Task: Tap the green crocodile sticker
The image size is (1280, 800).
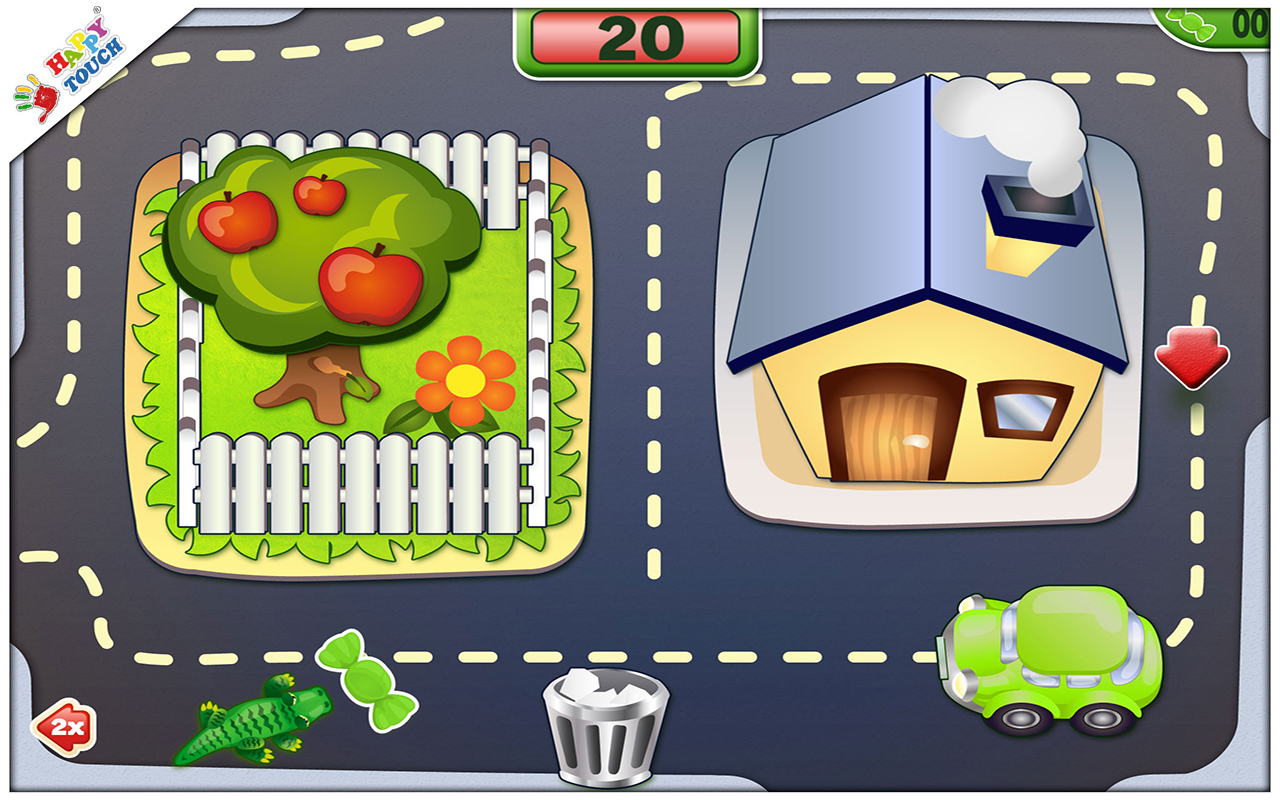Action: [255, 720]
